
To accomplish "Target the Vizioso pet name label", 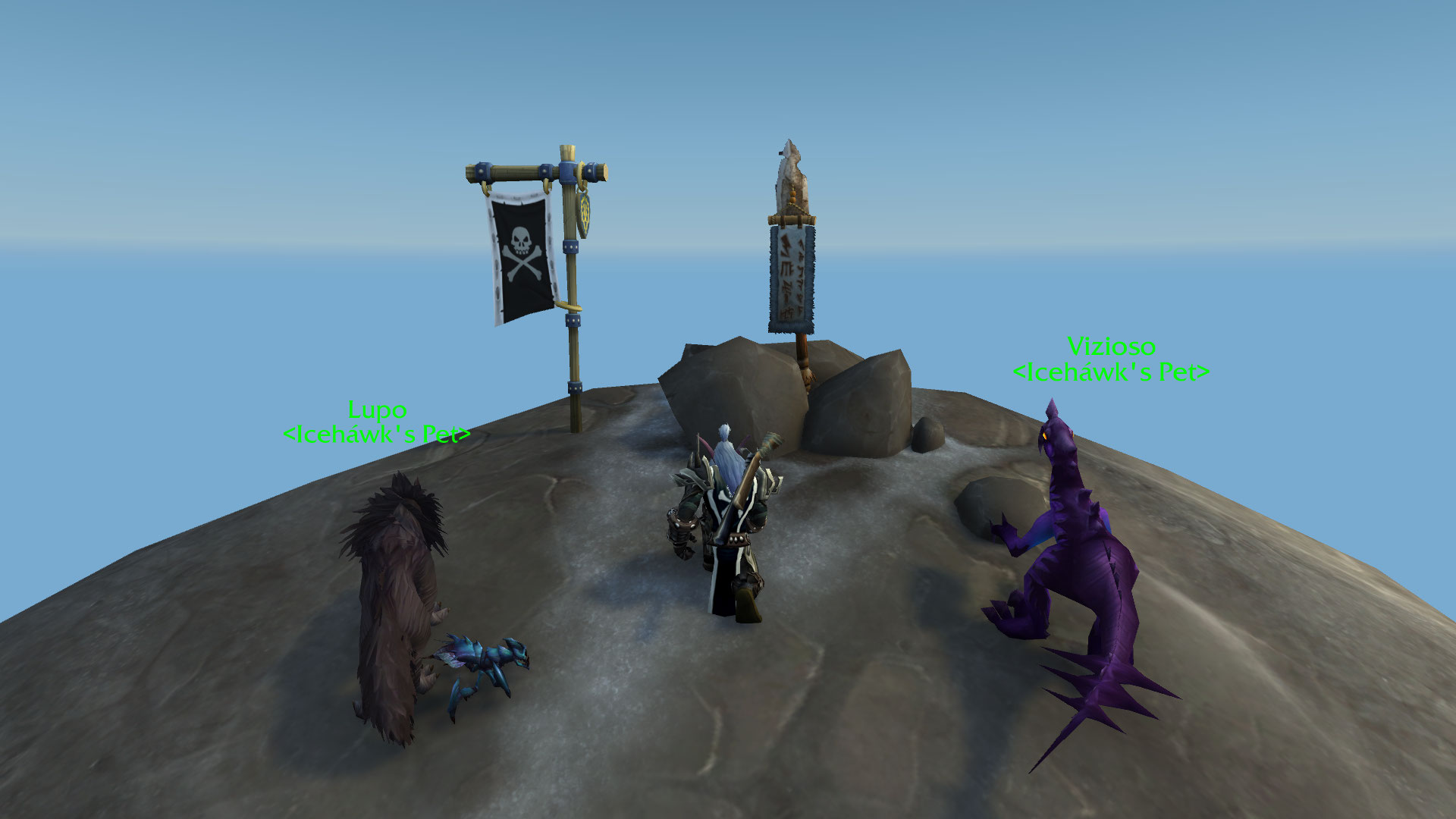I will [x=1111, y=347].
